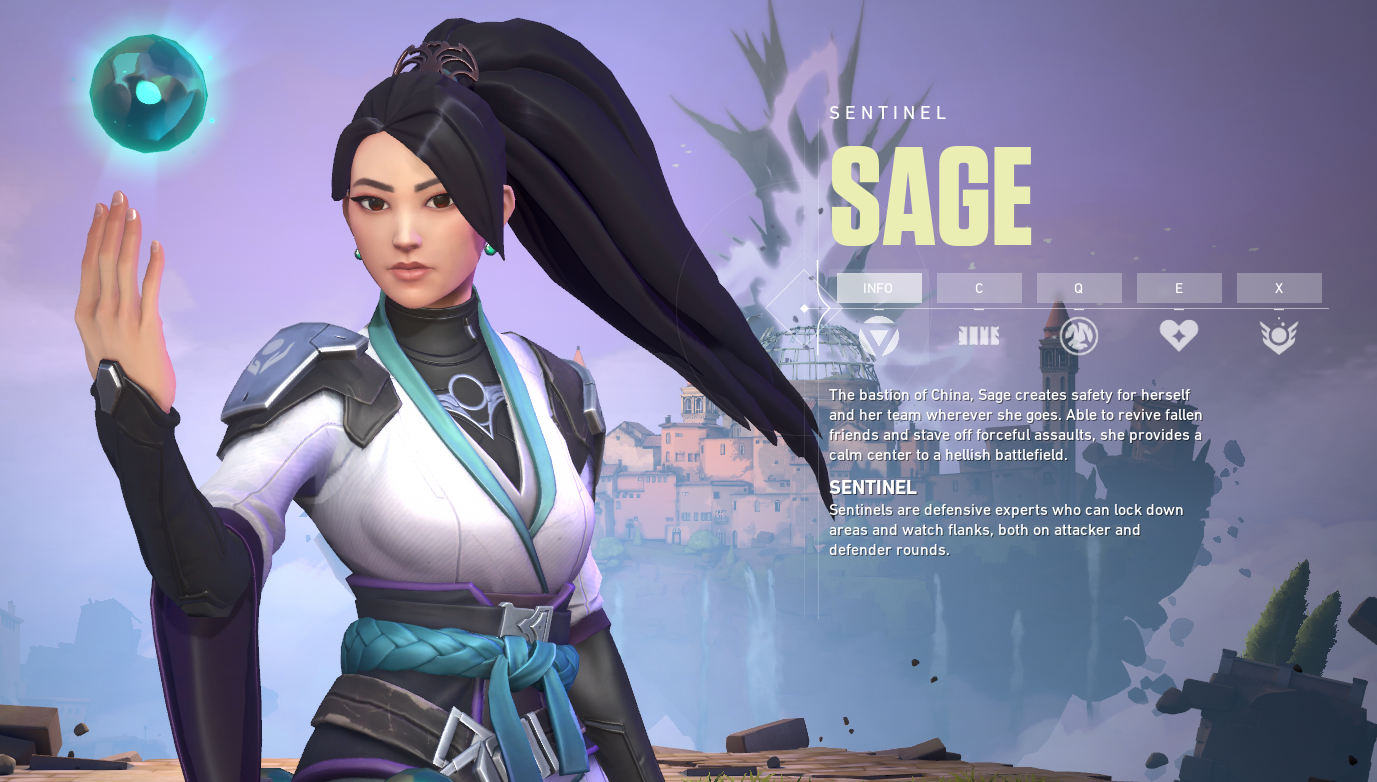Open the C ability tab
The width and height of the screenshot is (1377, 782).
979,288
